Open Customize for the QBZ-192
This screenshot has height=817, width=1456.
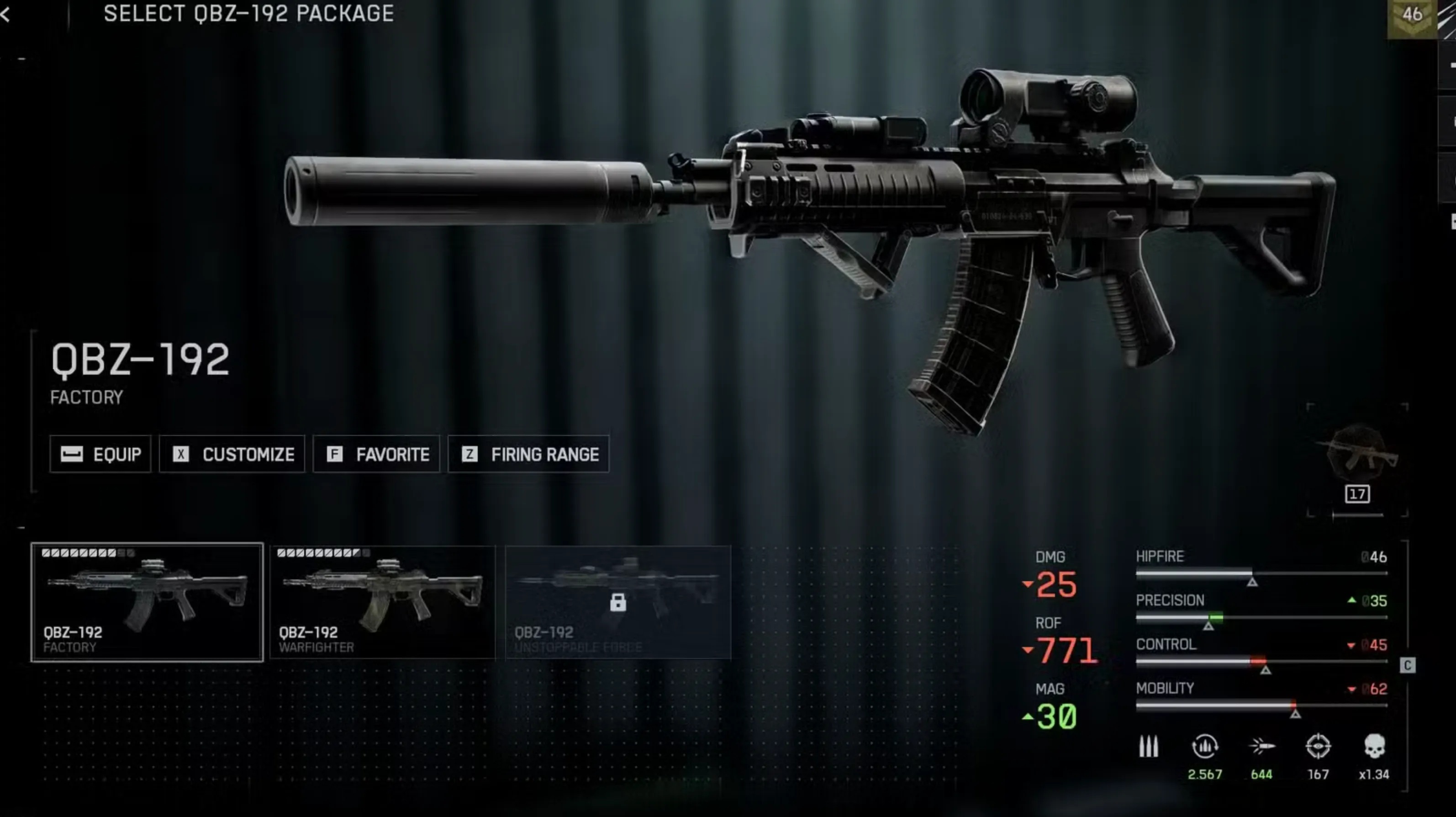pyautogui.click(x=232, y=454)
